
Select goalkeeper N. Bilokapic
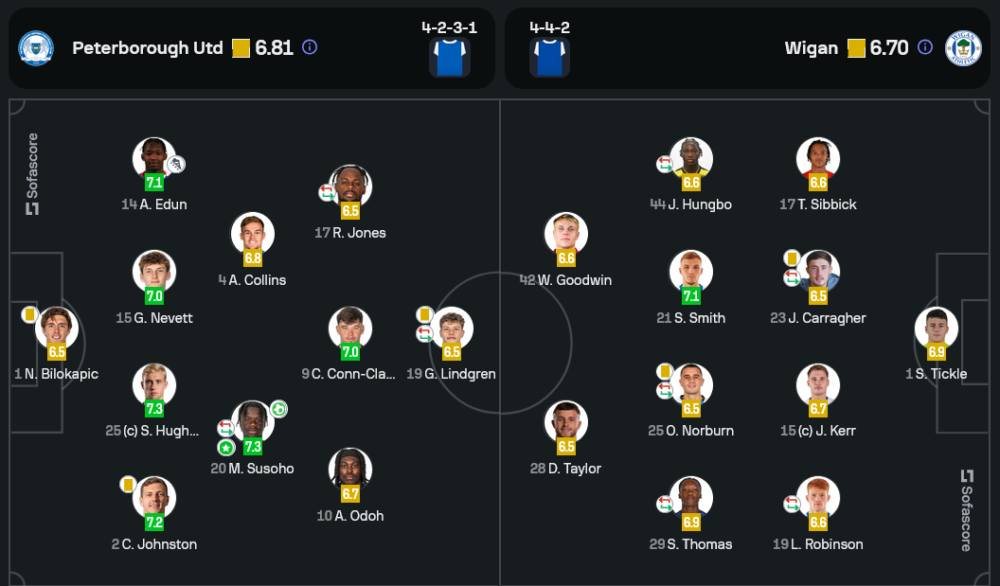point(56,330)
